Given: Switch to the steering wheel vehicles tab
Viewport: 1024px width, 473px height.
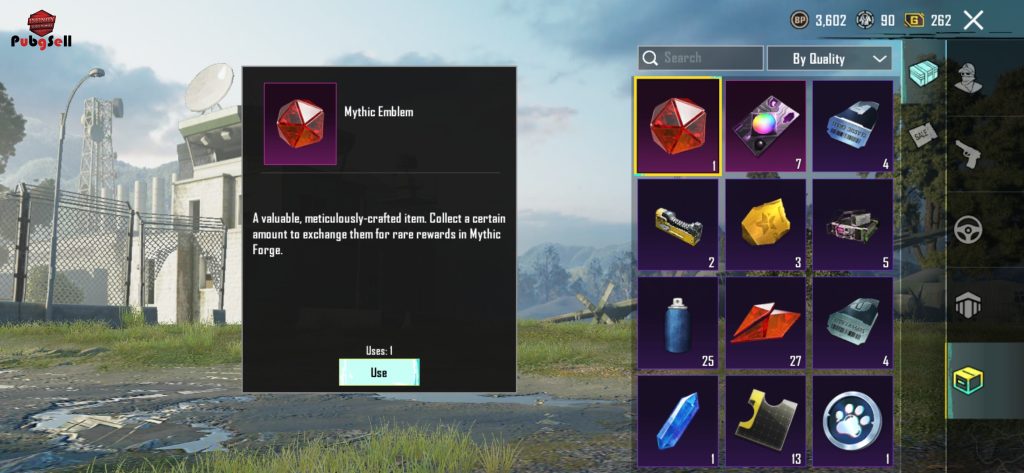Looking at the screenshot, I should point(967,229).
